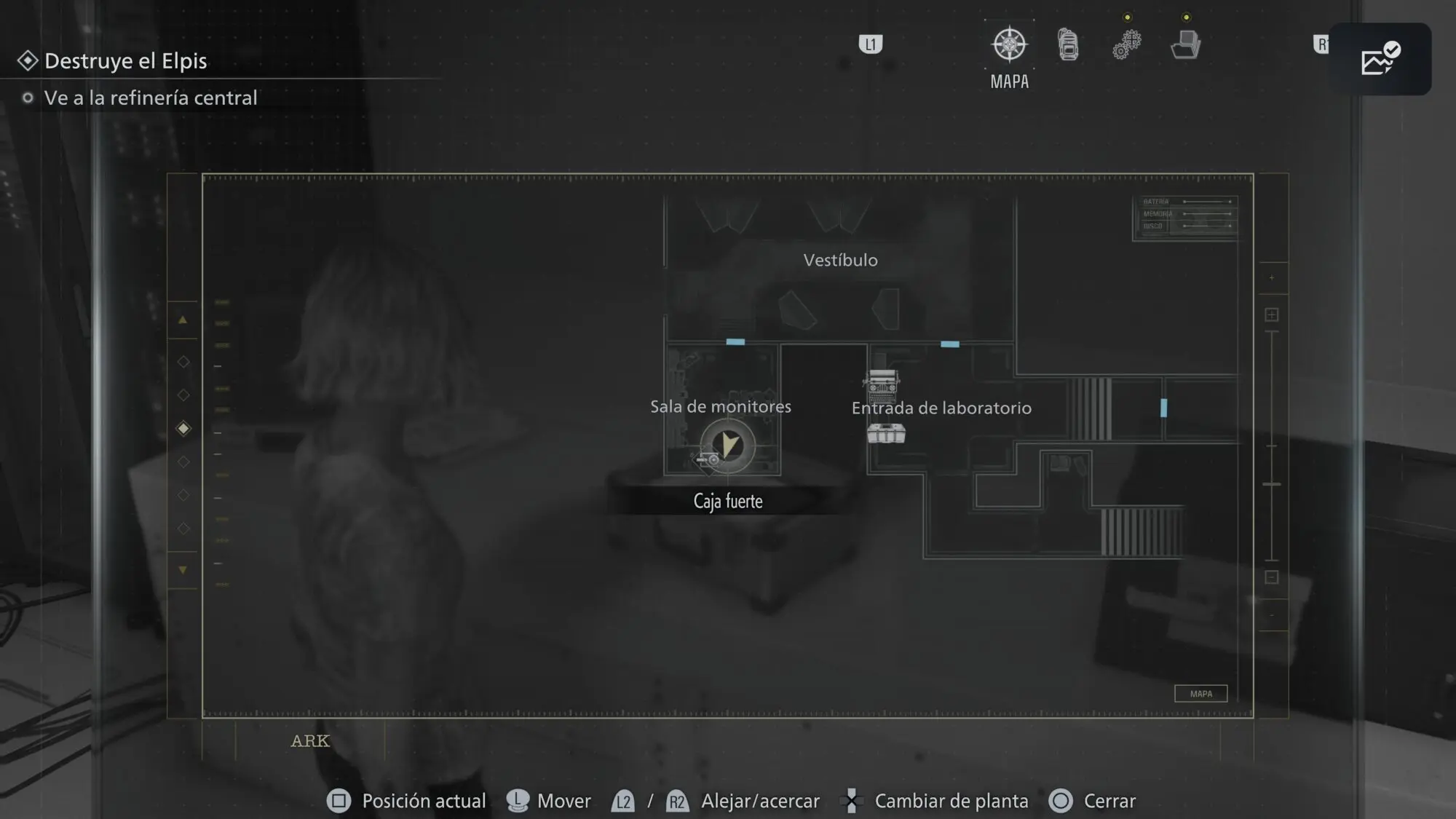The height and width of the screenshot is (819, 1456).
Task: Select the Vestíbulo room on map
Action: click(840, 261)
